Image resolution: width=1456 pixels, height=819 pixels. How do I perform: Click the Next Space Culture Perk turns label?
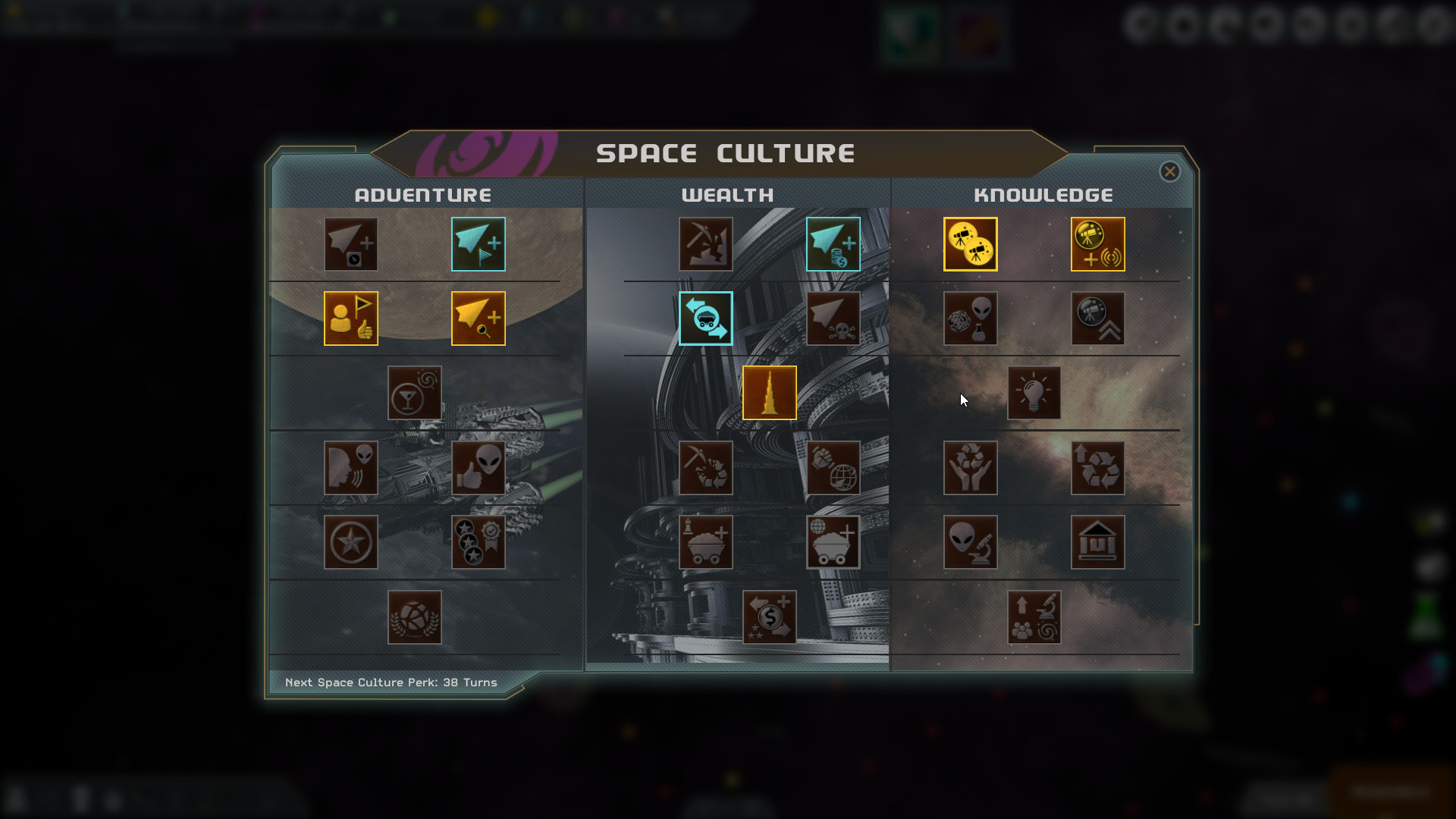(391, 682)
